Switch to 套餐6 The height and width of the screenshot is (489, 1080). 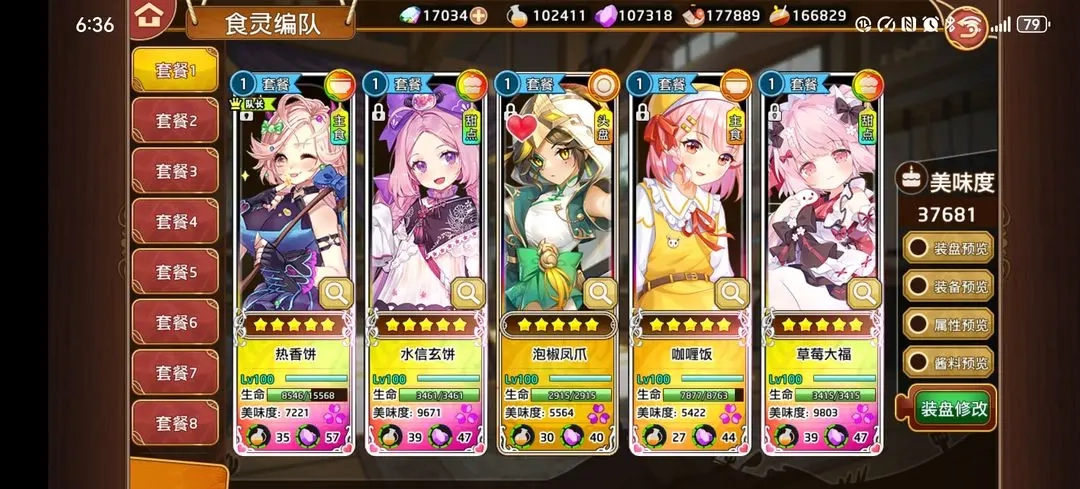pos(175,323)
